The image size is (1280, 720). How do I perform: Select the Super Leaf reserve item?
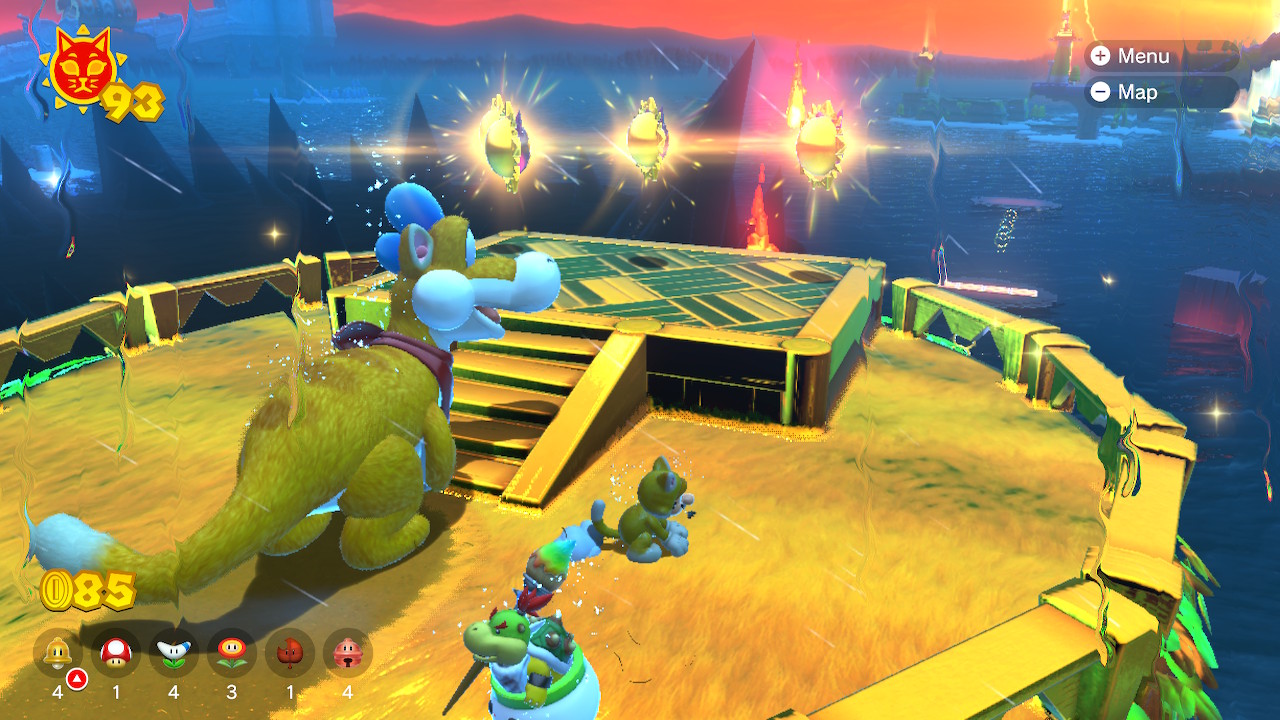click(x=290, y=653)
